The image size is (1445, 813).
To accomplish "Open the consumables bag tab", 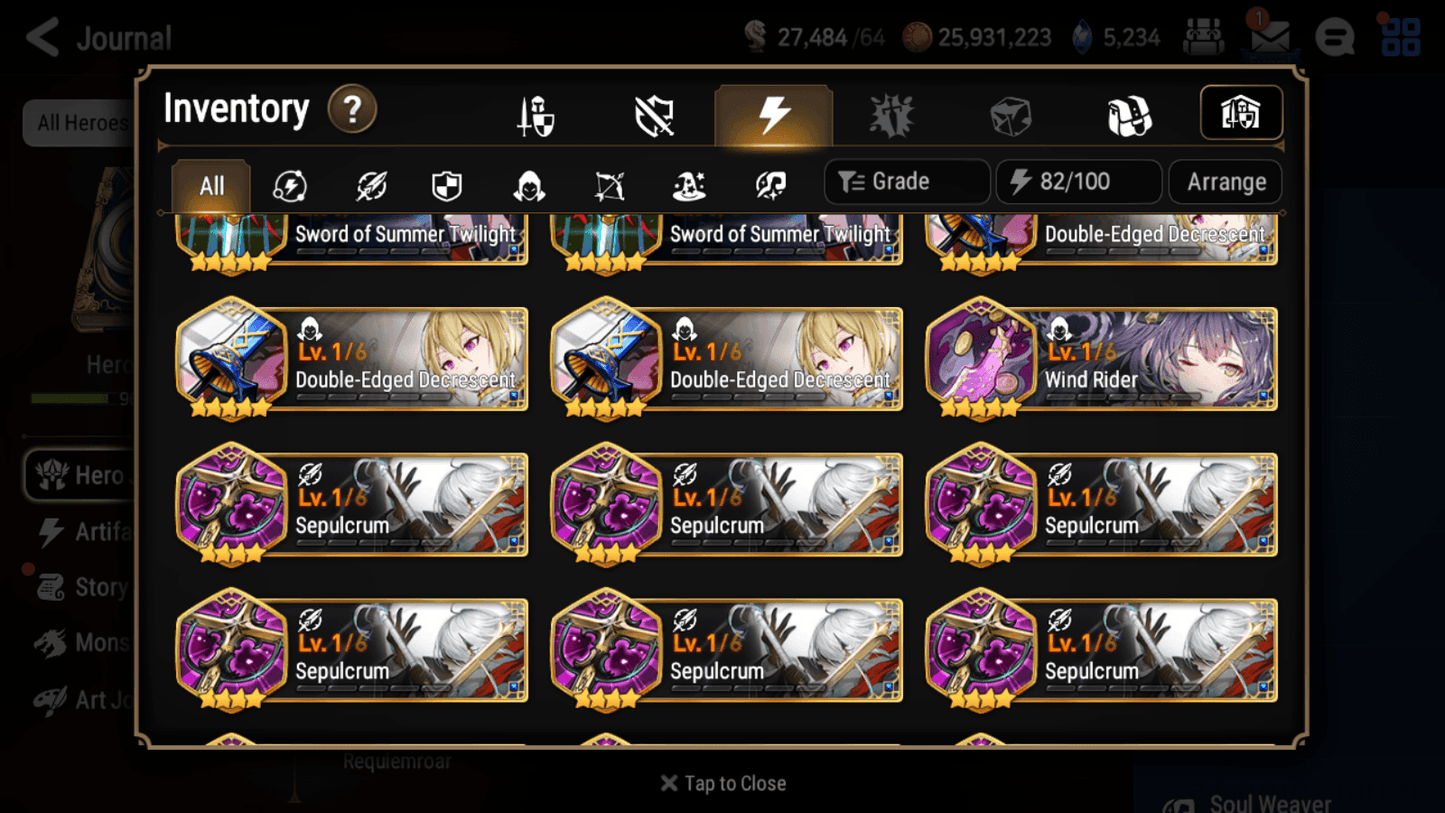I will (x=1130, y=113).
